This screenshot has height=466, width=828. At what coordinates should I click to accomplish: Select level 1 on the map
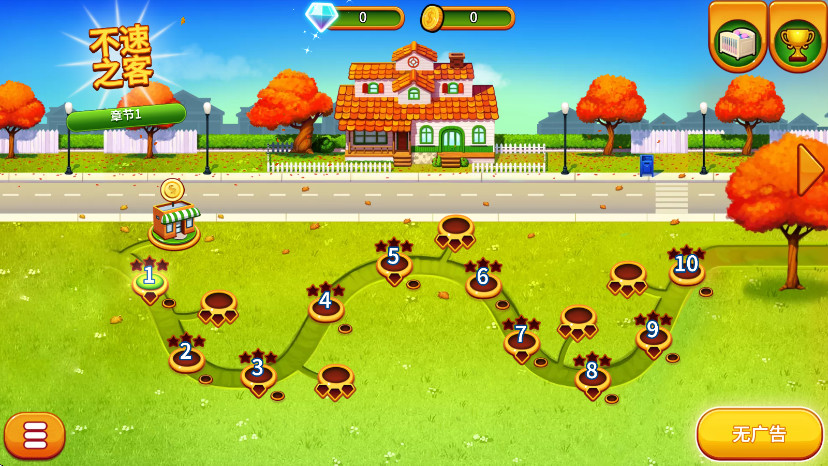(x=149, y=277)
